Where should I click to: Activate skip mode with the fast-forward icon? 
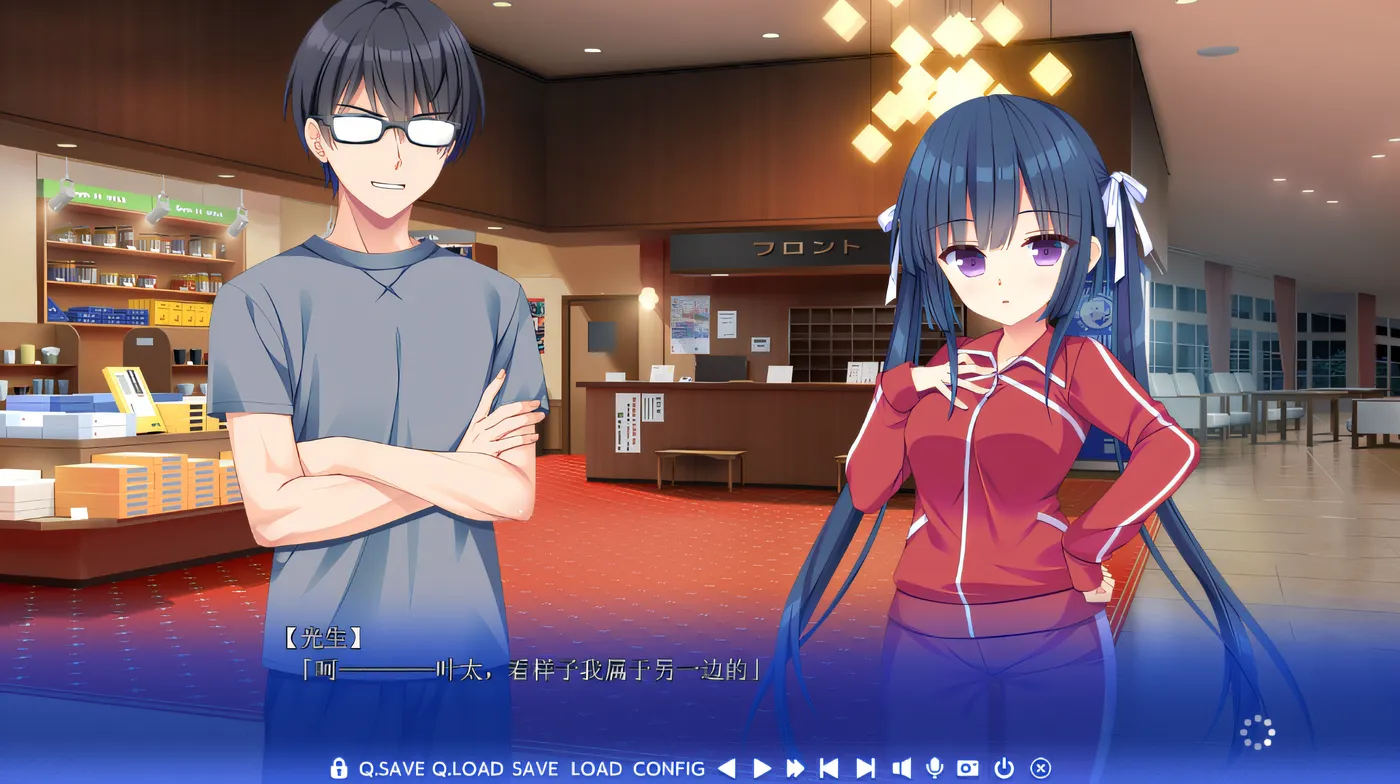point(795,768)
